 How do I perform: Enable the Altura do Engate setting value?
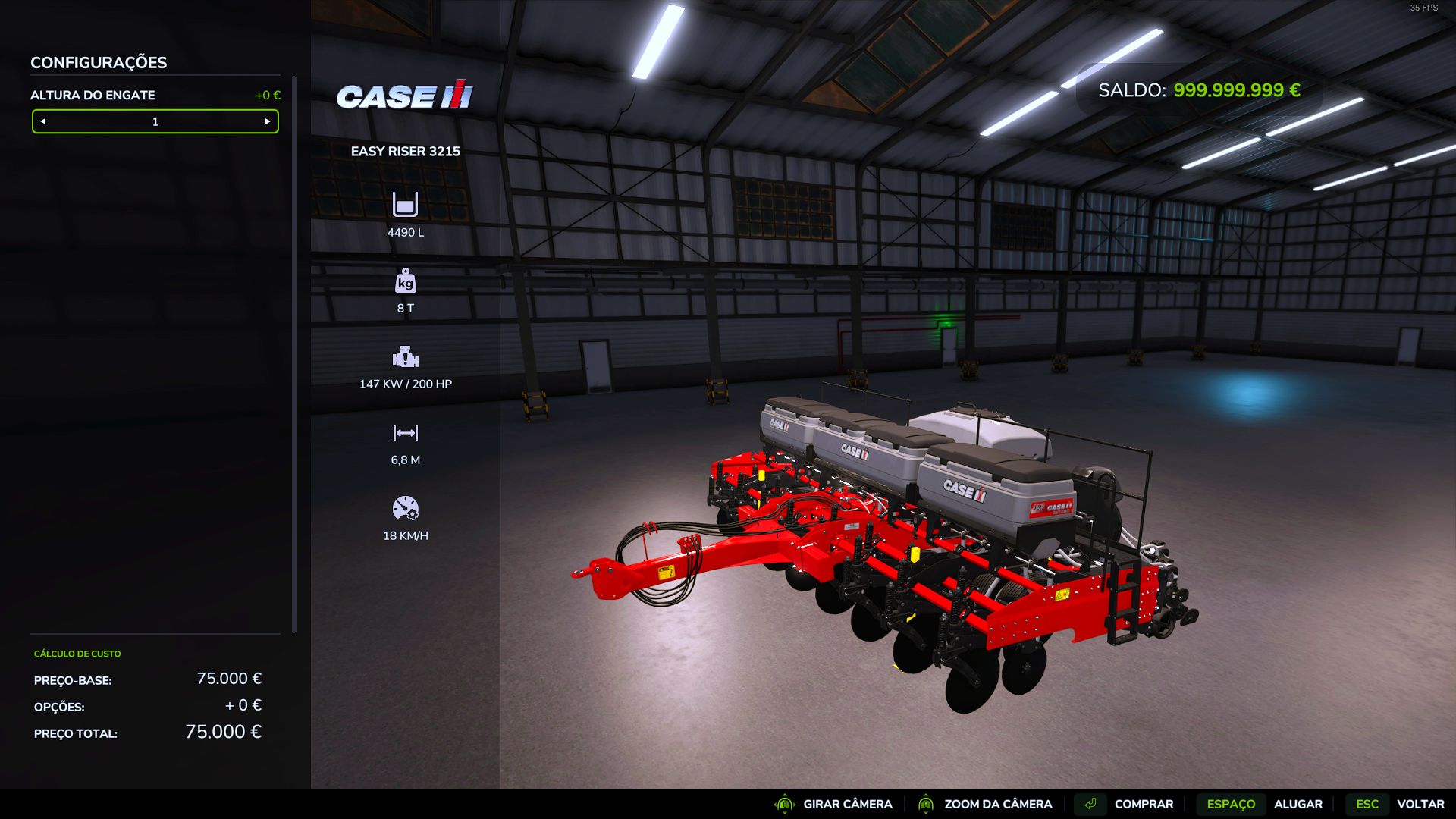[155, 121]
